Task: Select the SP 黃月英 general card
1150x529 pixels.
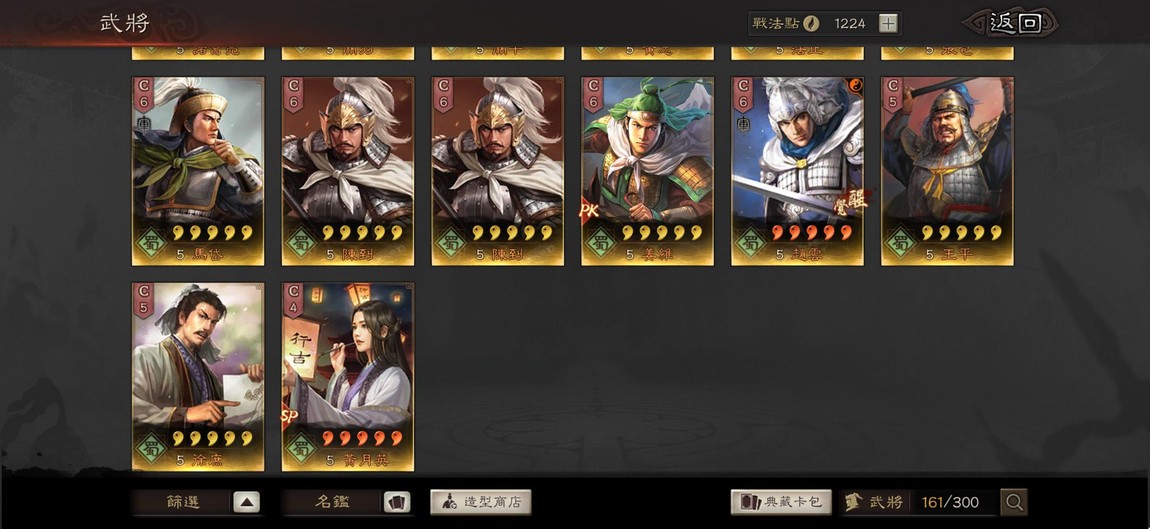Action: click(347, 375)
